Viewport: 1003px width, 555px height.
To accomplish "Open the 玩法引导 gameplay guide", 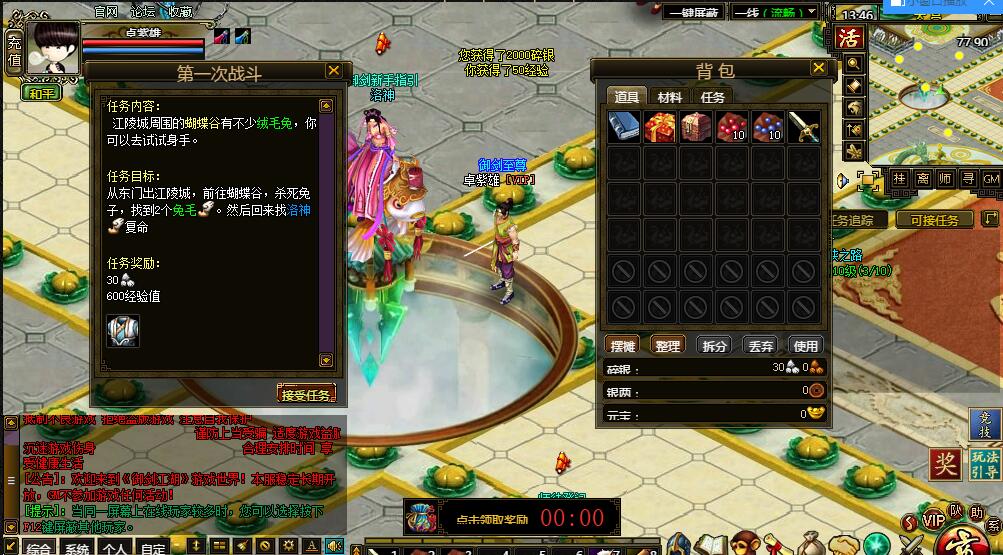I will [984, 465].
